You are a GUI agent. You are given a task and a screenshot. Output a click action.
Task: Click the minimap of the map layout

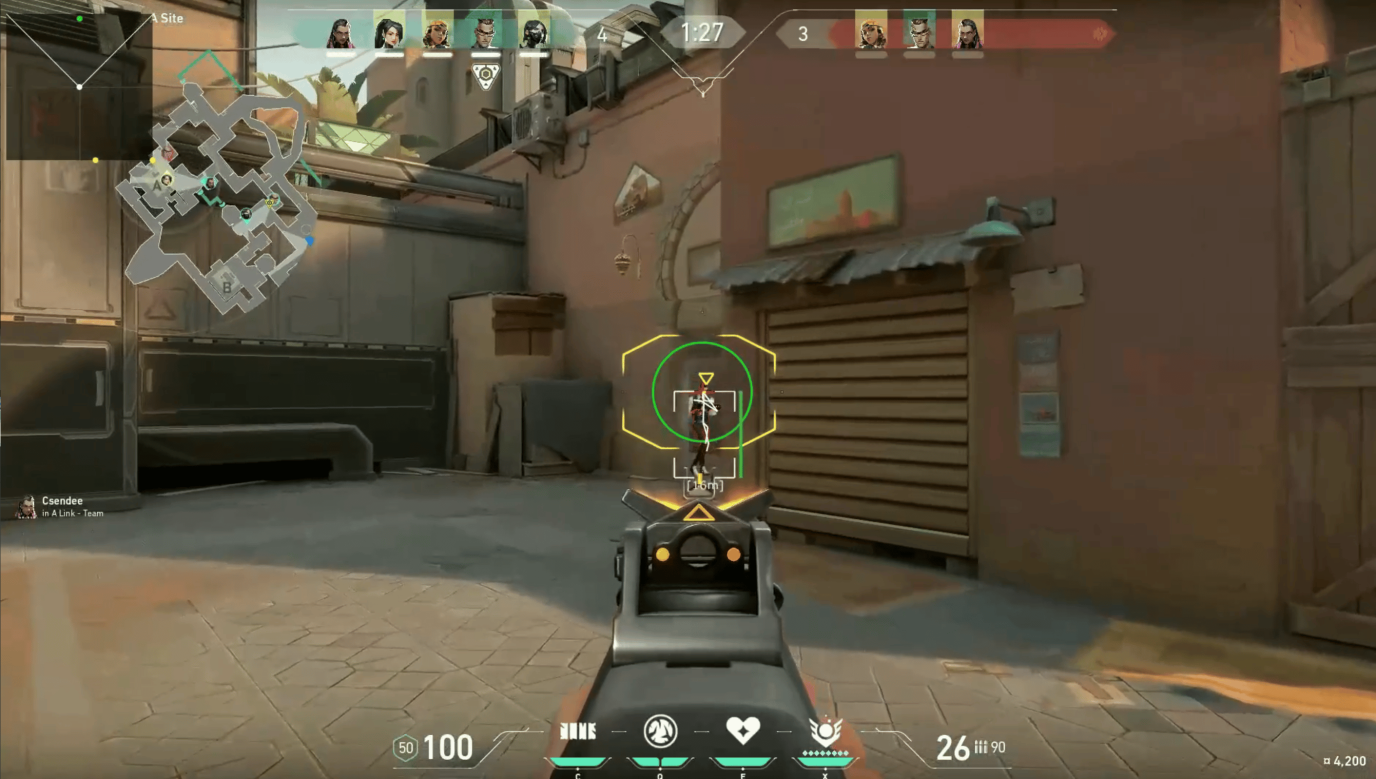point(217,198)
